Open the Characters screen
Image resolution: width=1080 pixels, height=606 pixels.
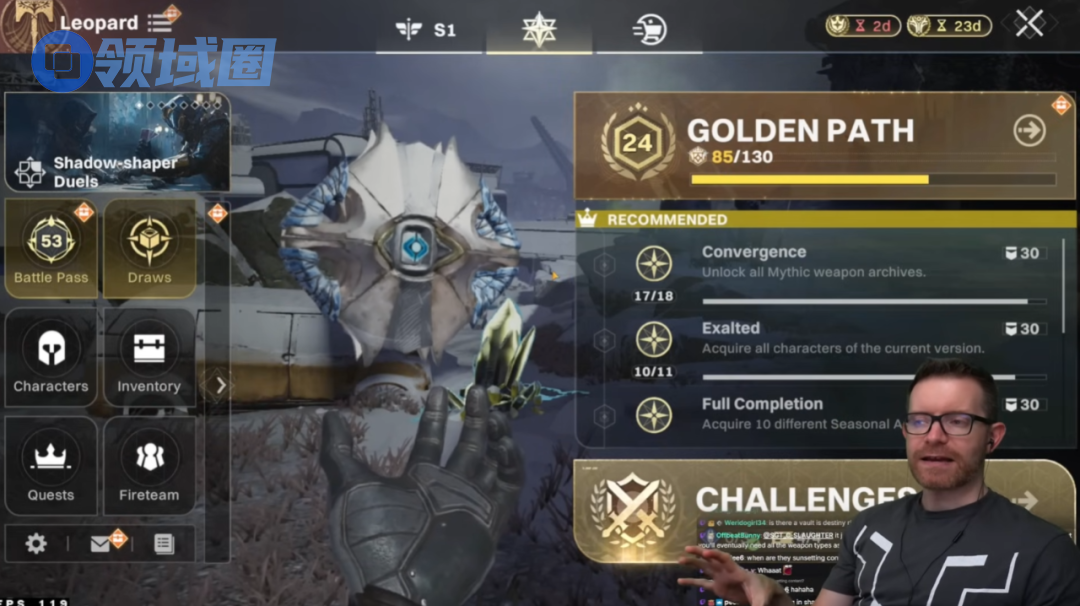pos(51,357)
